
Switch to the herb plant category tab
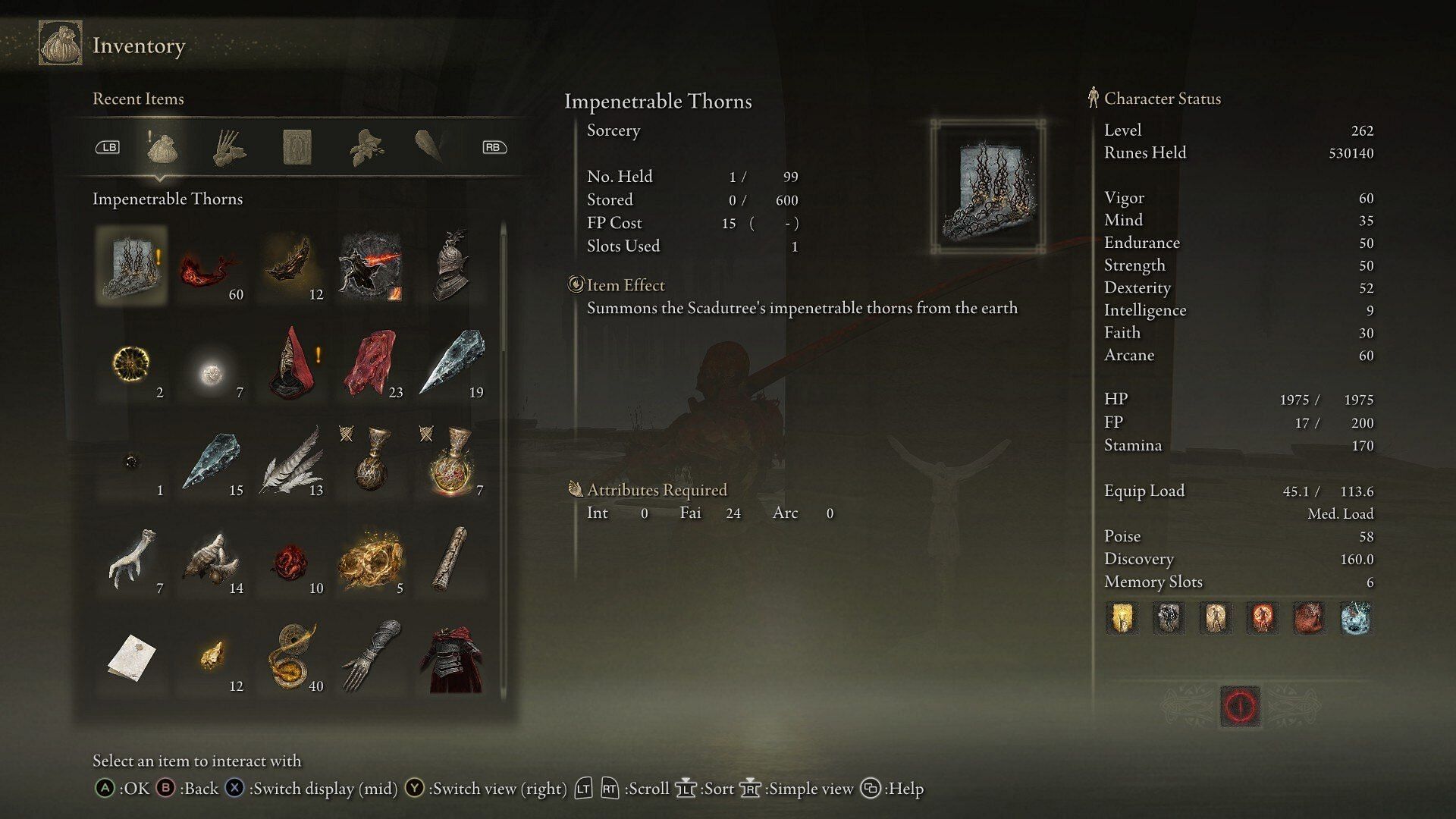click(366, 147)
